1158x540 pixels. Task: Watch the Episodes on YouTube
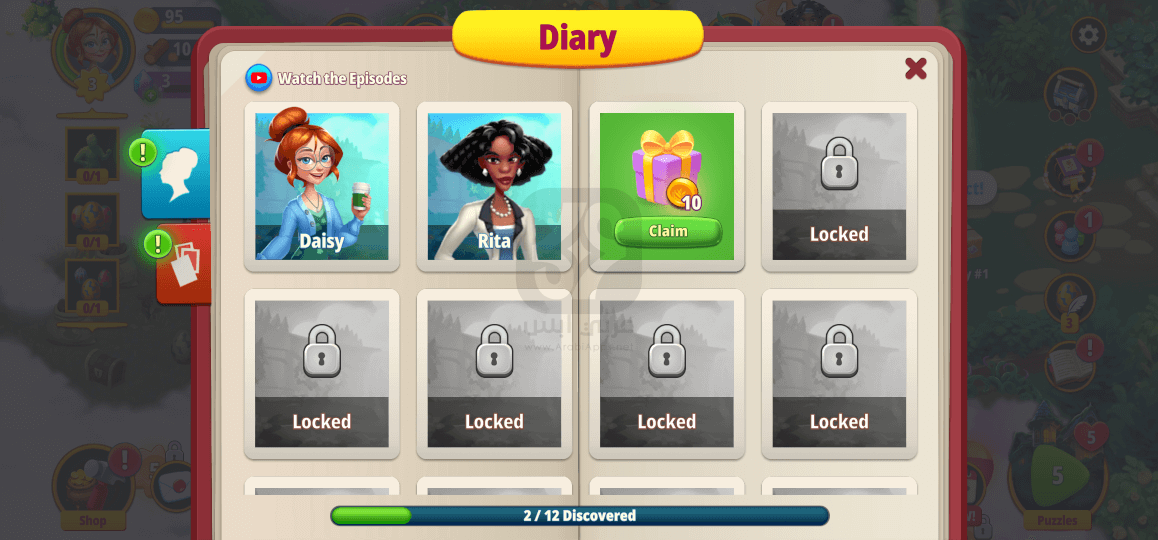click(x=327, y=78)
